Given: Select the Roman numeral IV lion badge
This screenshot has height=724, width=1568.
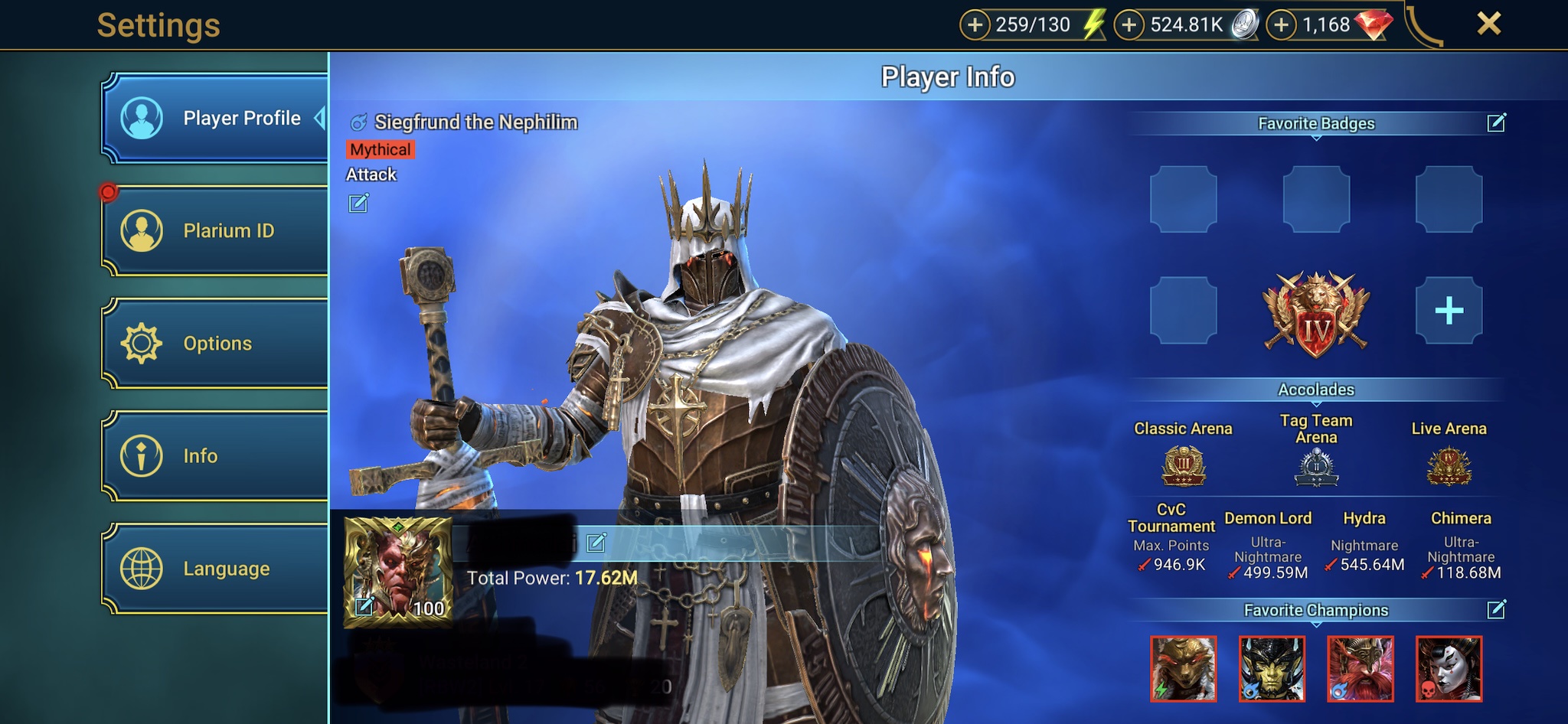Looking at the screenshot, I should point(1316,314).
